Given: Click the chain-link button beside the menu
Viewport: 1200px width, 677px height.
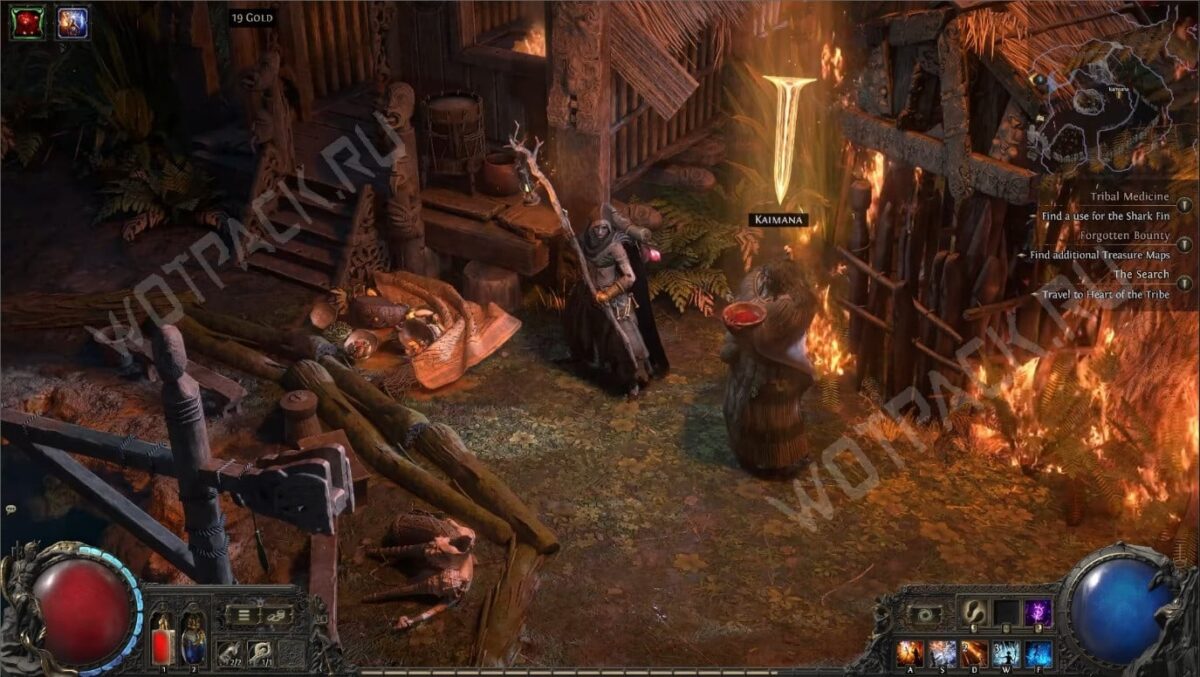Looking at the screenshot, I should [x=276, y=615].
